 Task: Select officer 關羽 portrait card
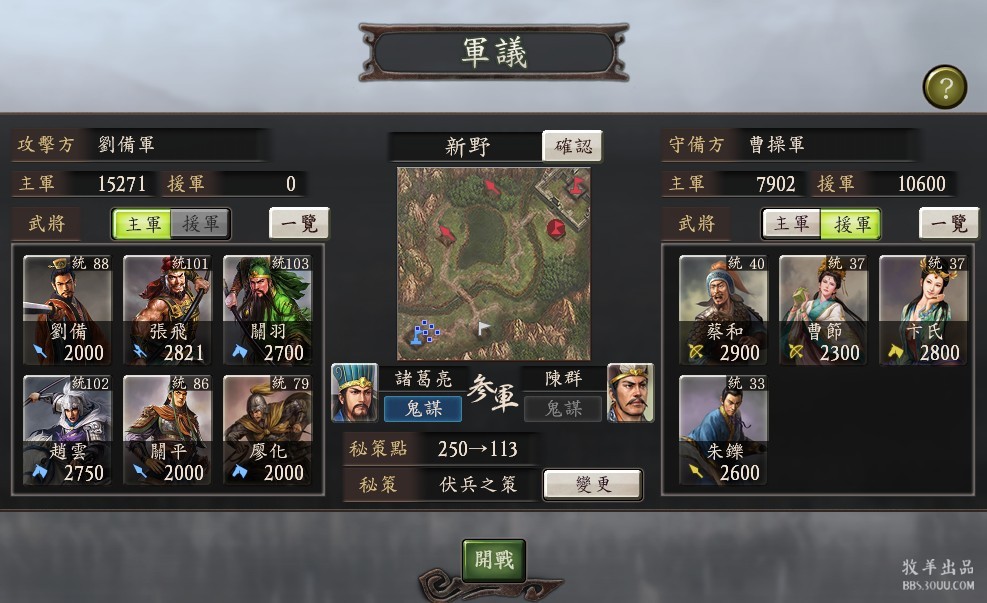pyautogui.click(x=267, y=310)
